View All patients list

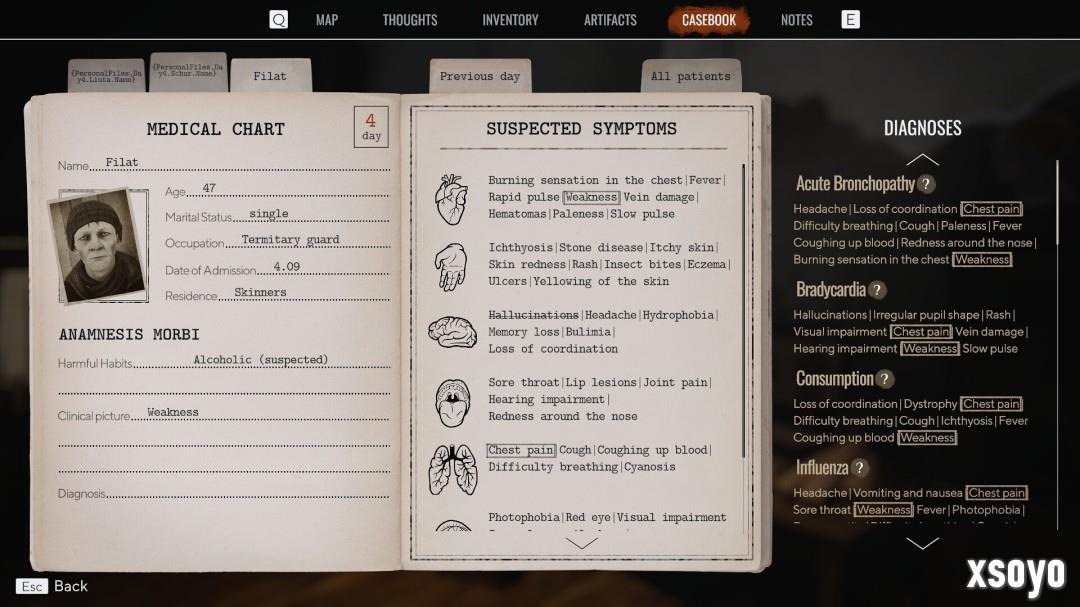coord(690,76)
